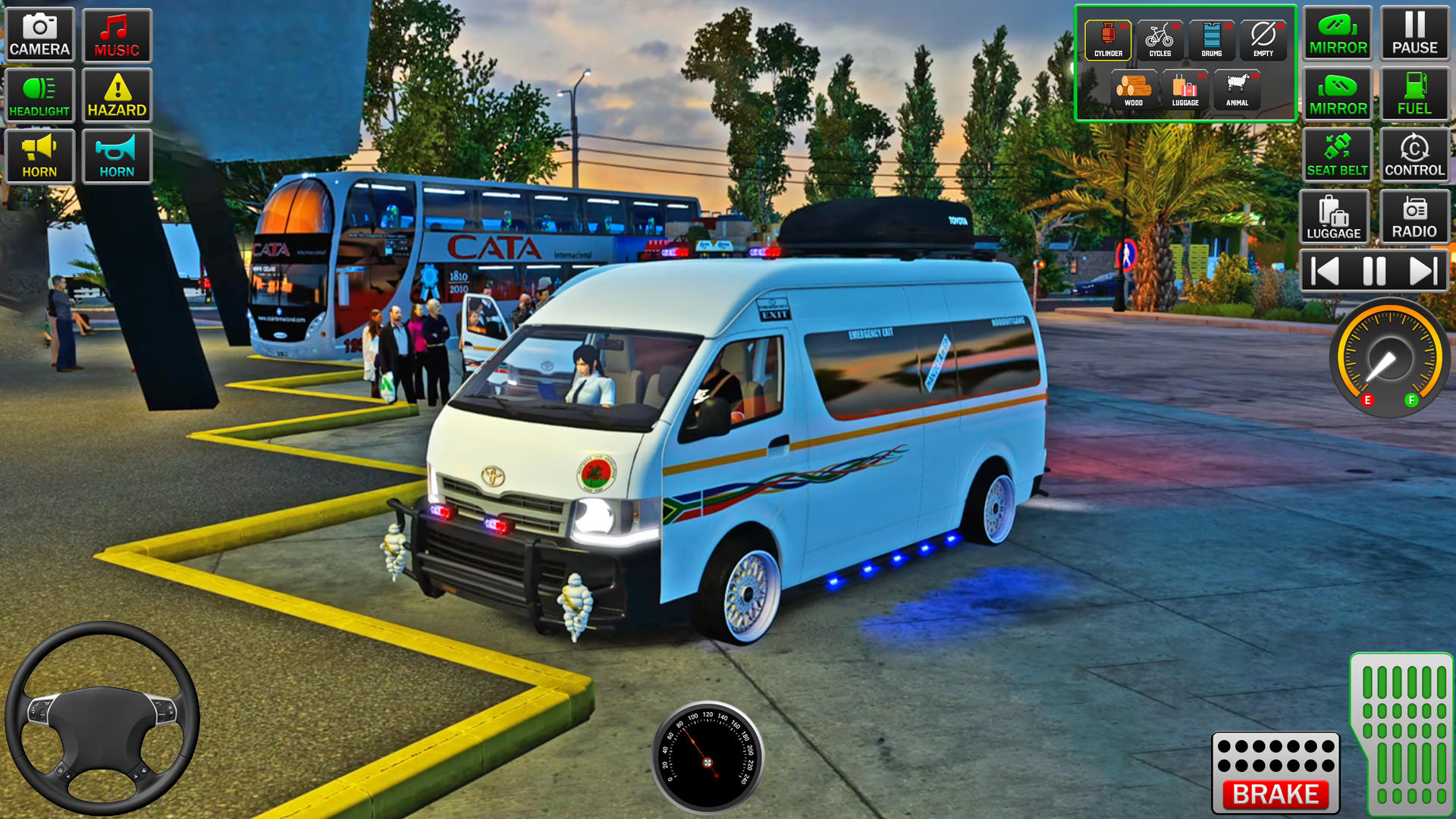
Task: Open the Control settings
Action: click(x=1414, y=155)
